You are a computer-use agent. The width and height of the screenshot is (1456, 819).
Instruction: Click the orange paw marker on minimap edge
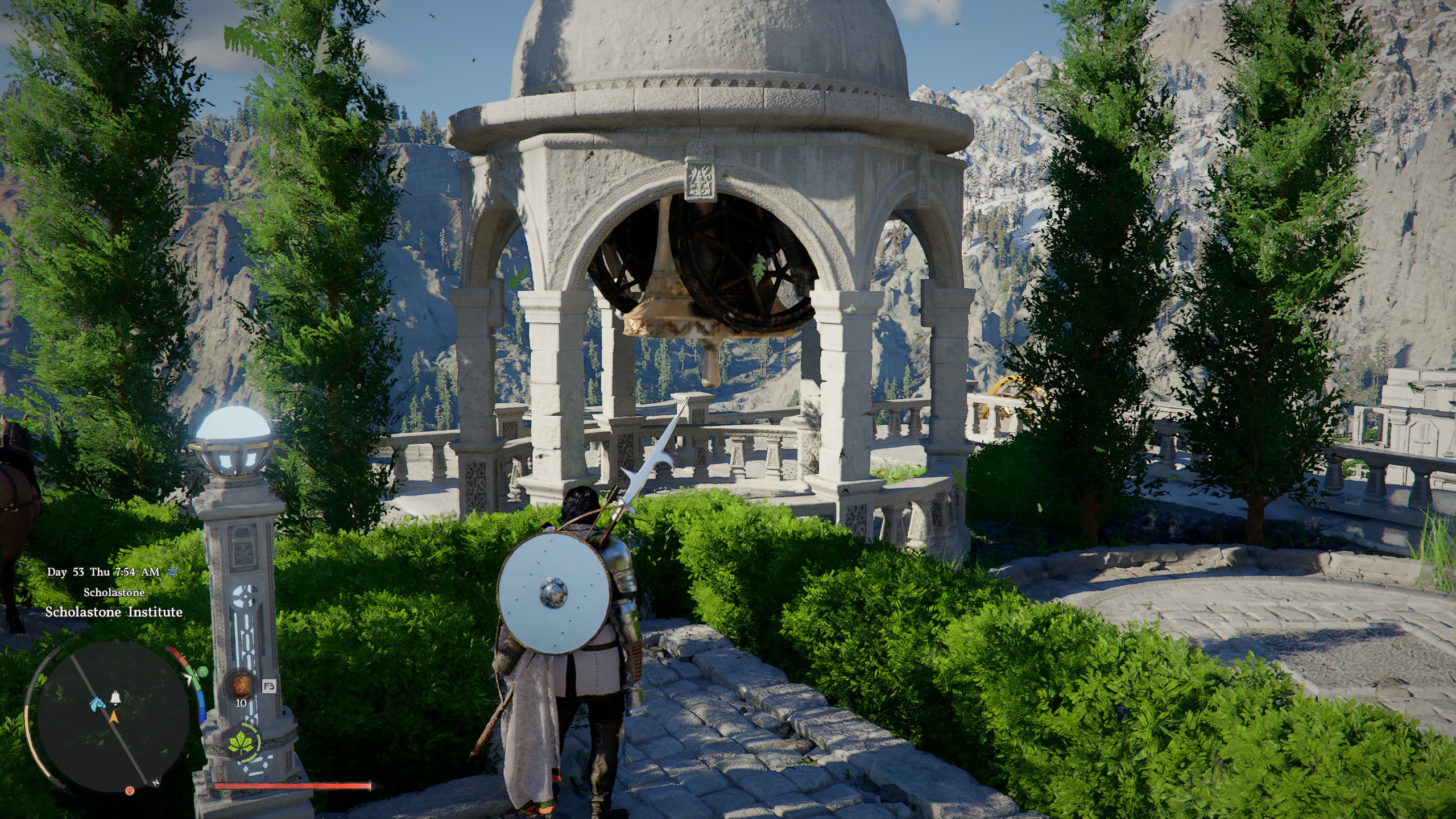tap(130, 790)
